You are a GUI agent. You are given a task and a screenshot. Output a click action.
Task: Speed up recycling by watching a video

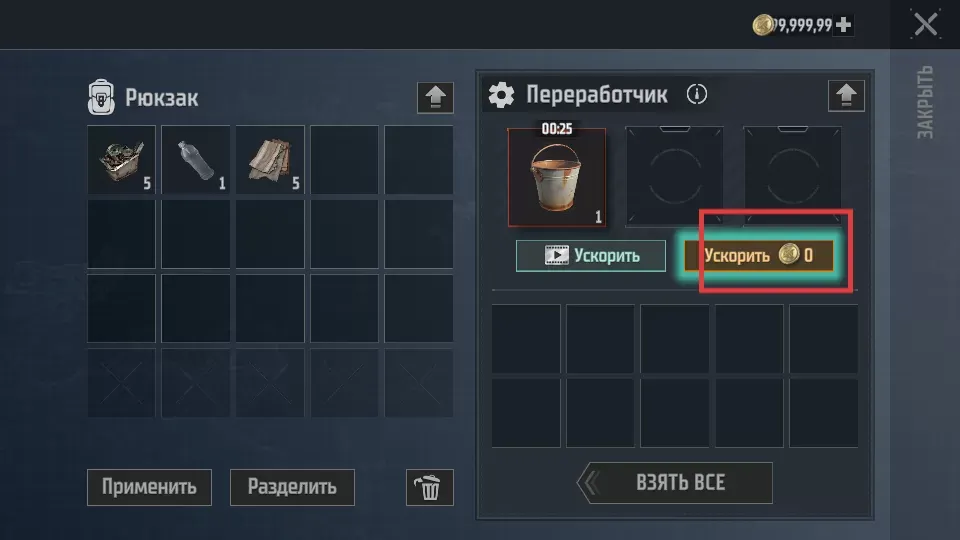[x=591, y=255]
